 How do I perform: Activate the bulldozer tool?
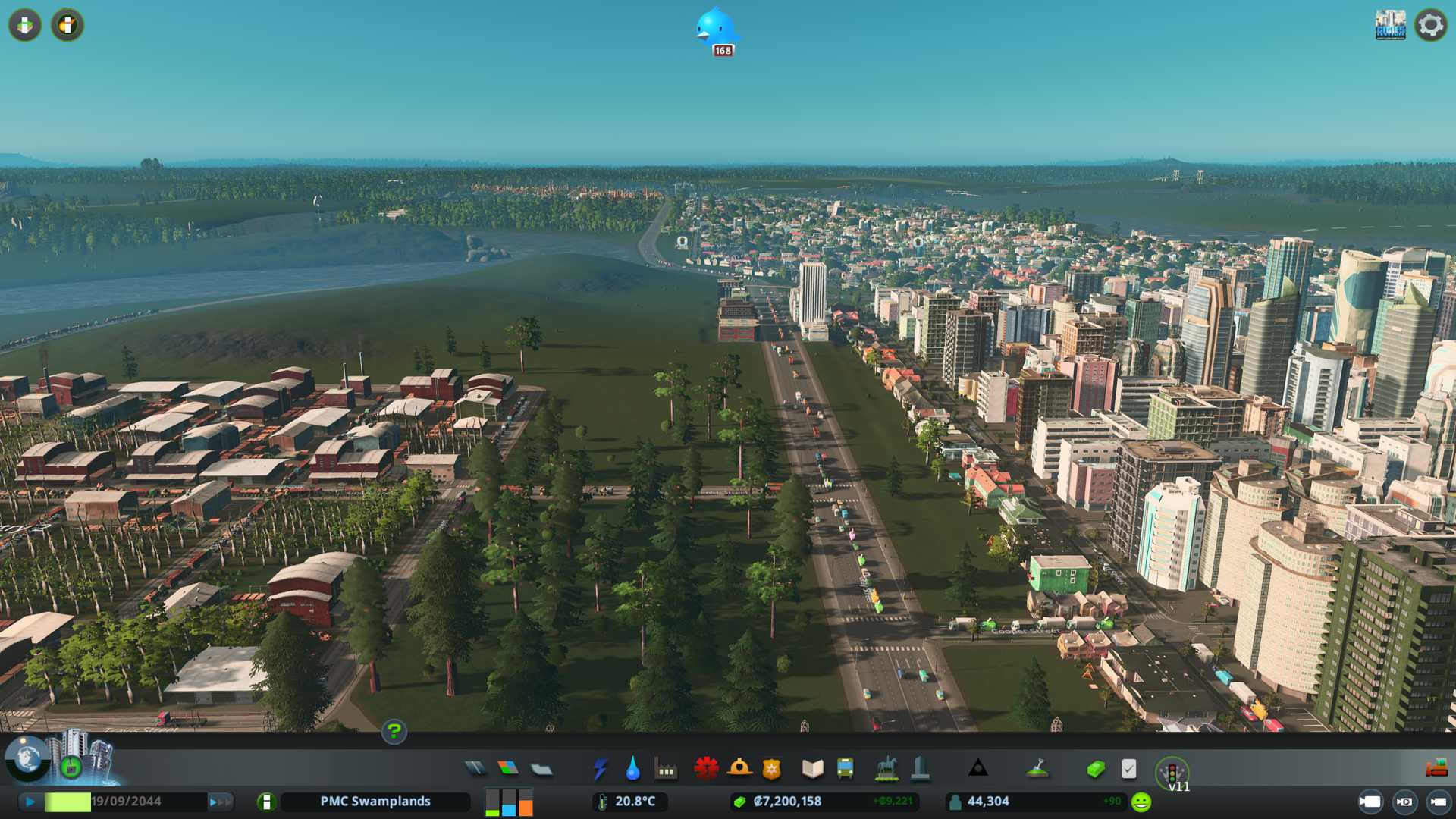point(1436,769)
